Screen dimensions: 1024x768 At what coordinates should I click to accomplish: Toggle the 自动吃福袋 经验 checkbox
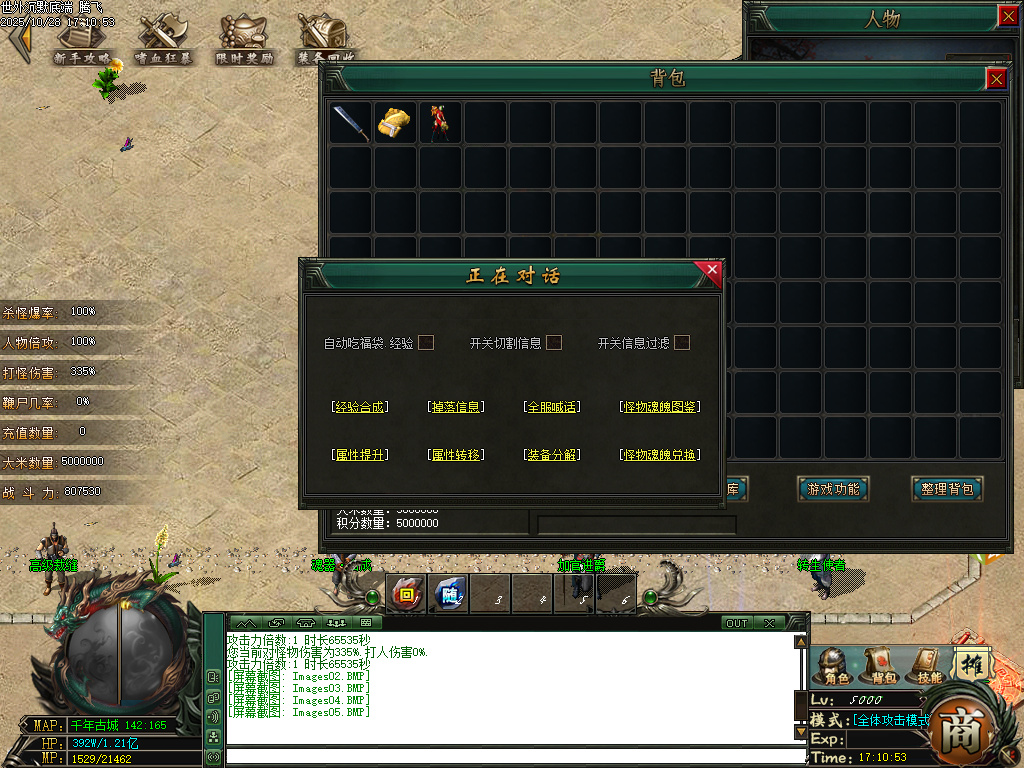[426, 343]
